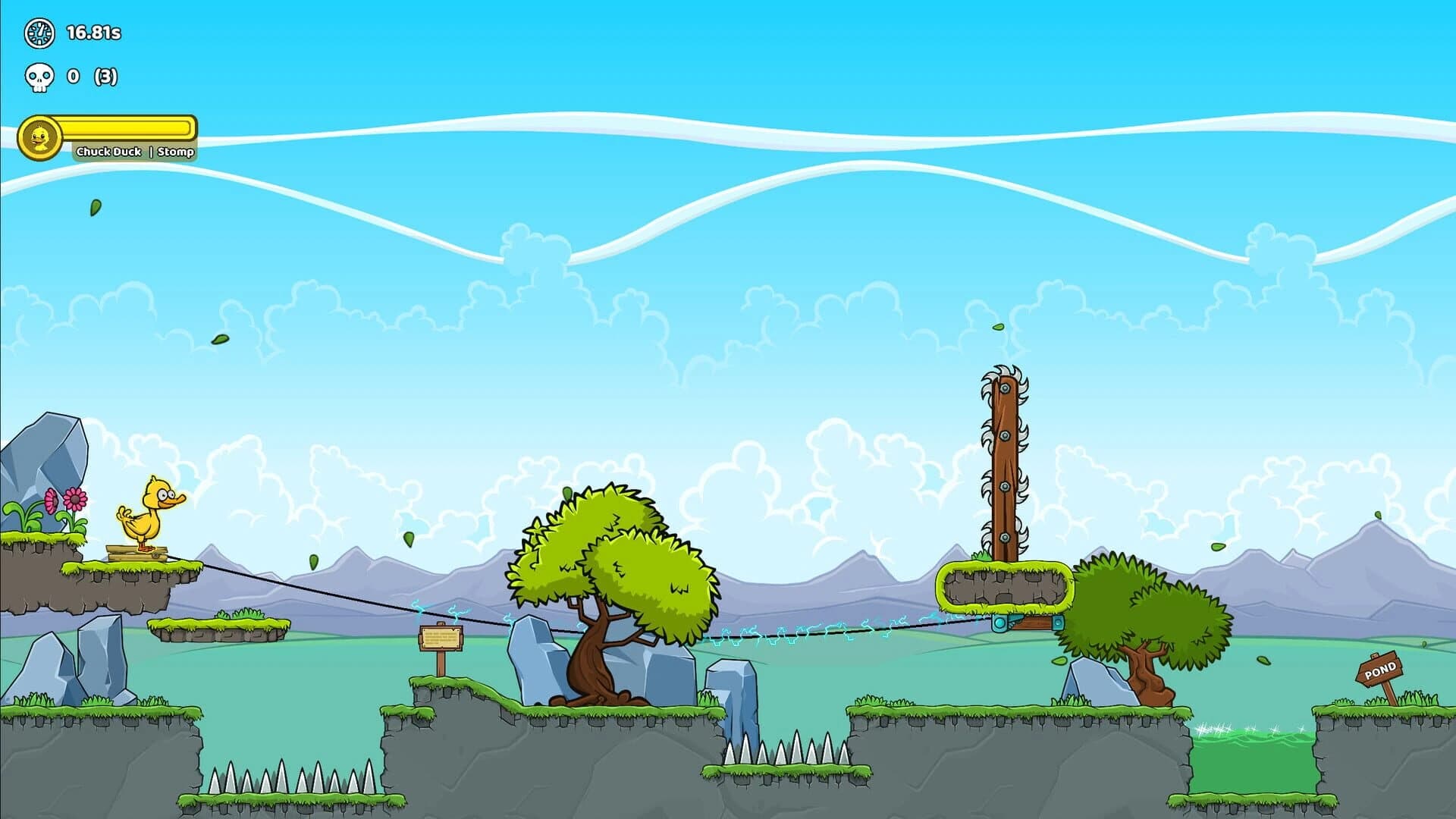Click the skull death-counter icon

point(39,76)
